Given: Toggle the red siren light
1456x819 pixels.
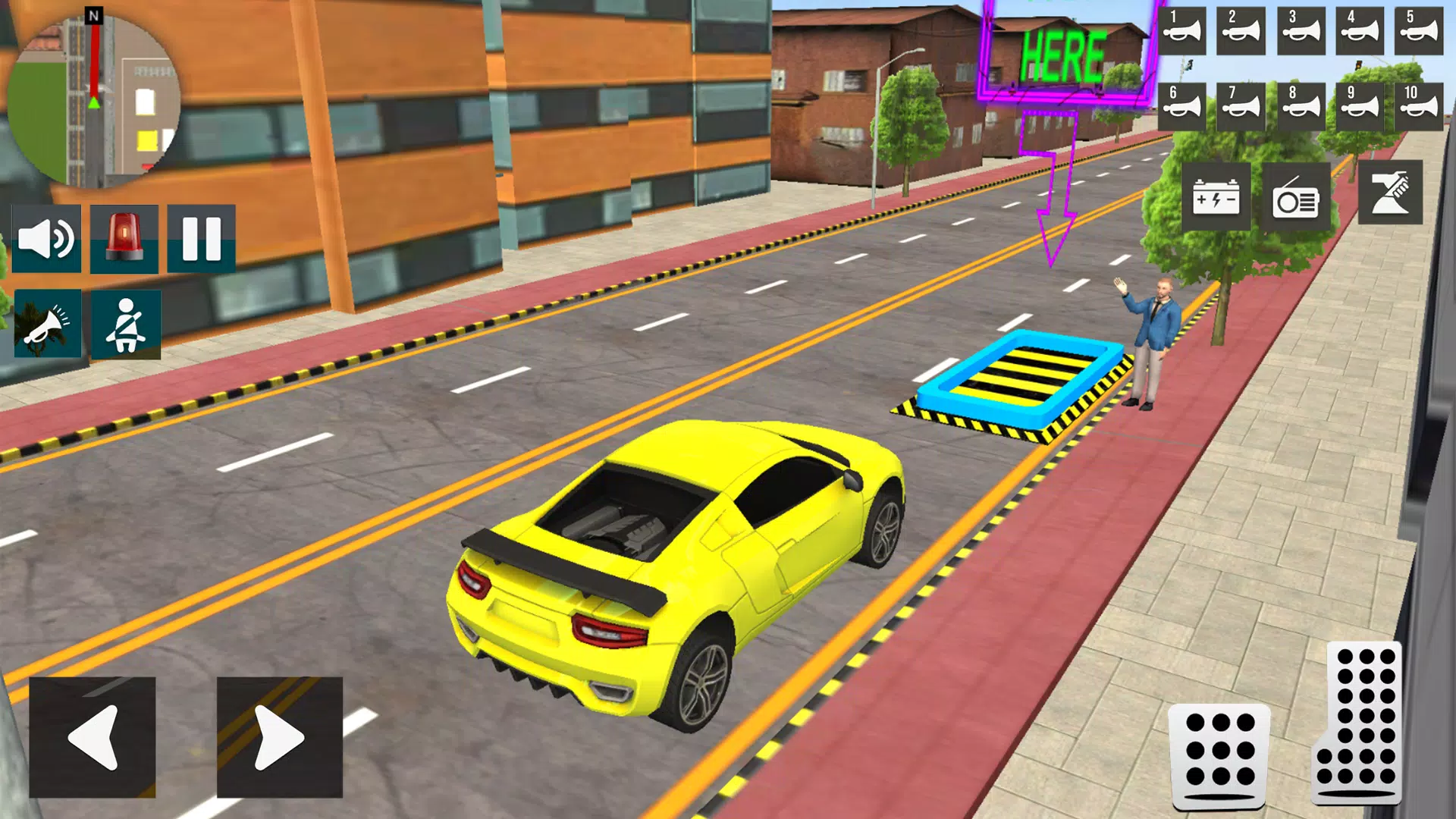Looking at the screenshot, I should pos(124,237).
